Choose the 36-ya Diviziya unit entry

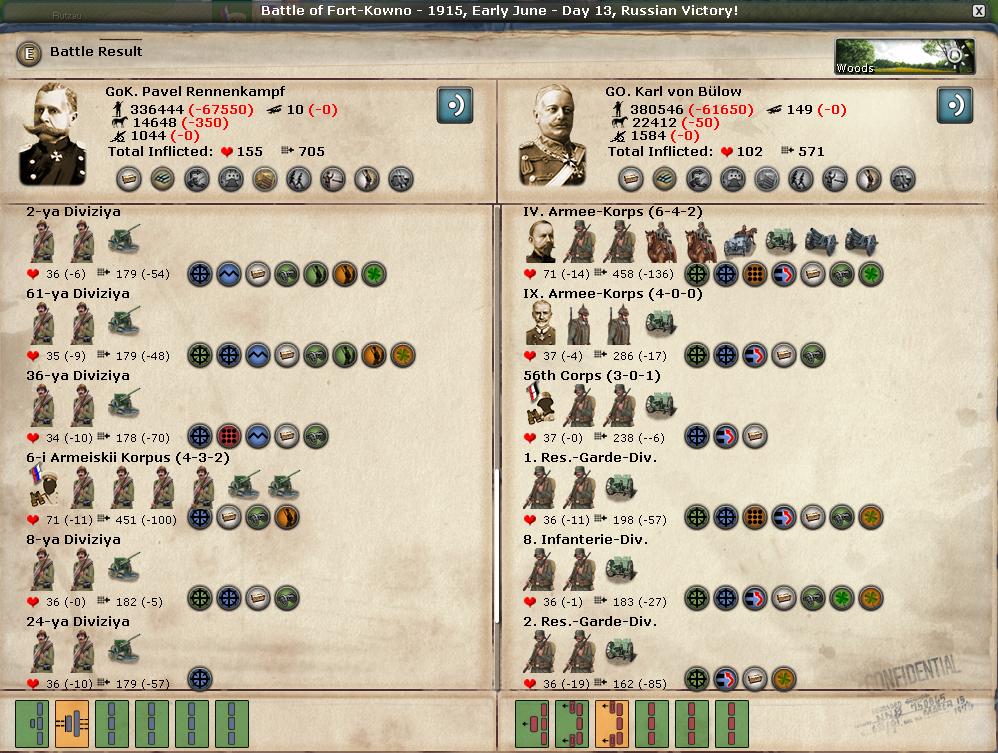77,376
